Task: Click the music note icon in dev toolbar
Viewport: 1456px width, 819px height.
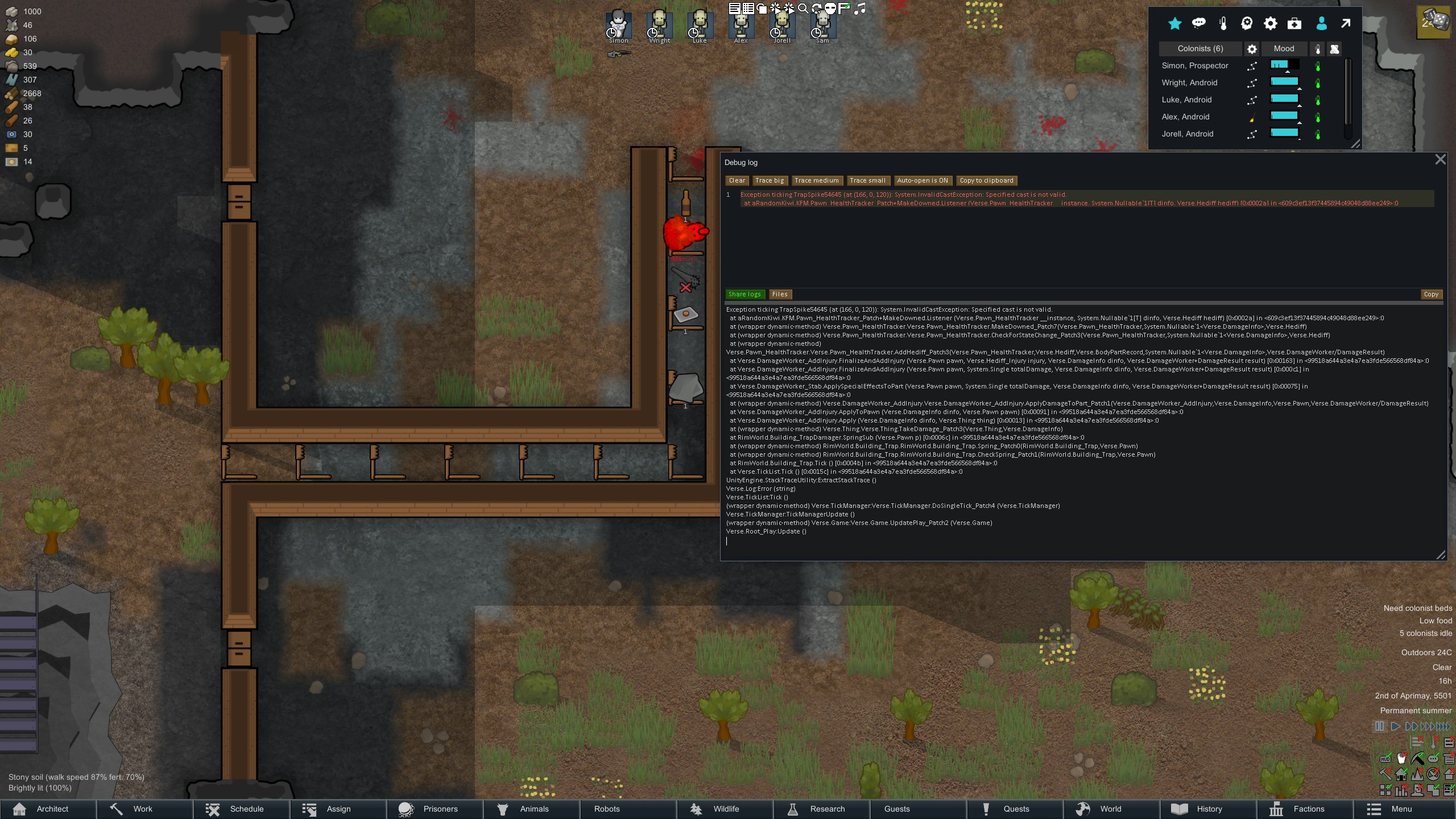Action: tap(861, 9)
